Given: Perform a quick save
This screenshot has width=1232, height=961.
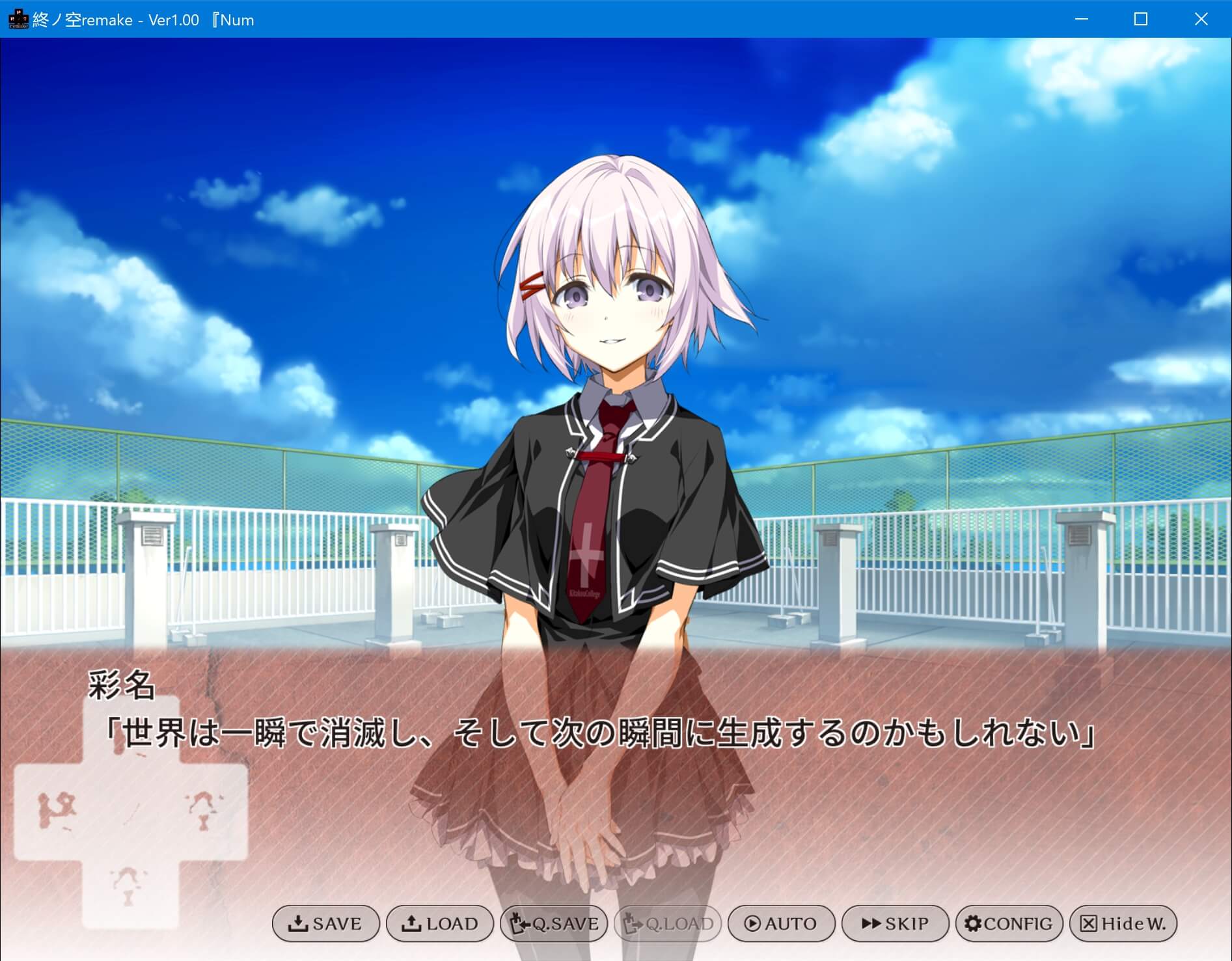Looking at the screenshot, I should [x=553, y=924].
